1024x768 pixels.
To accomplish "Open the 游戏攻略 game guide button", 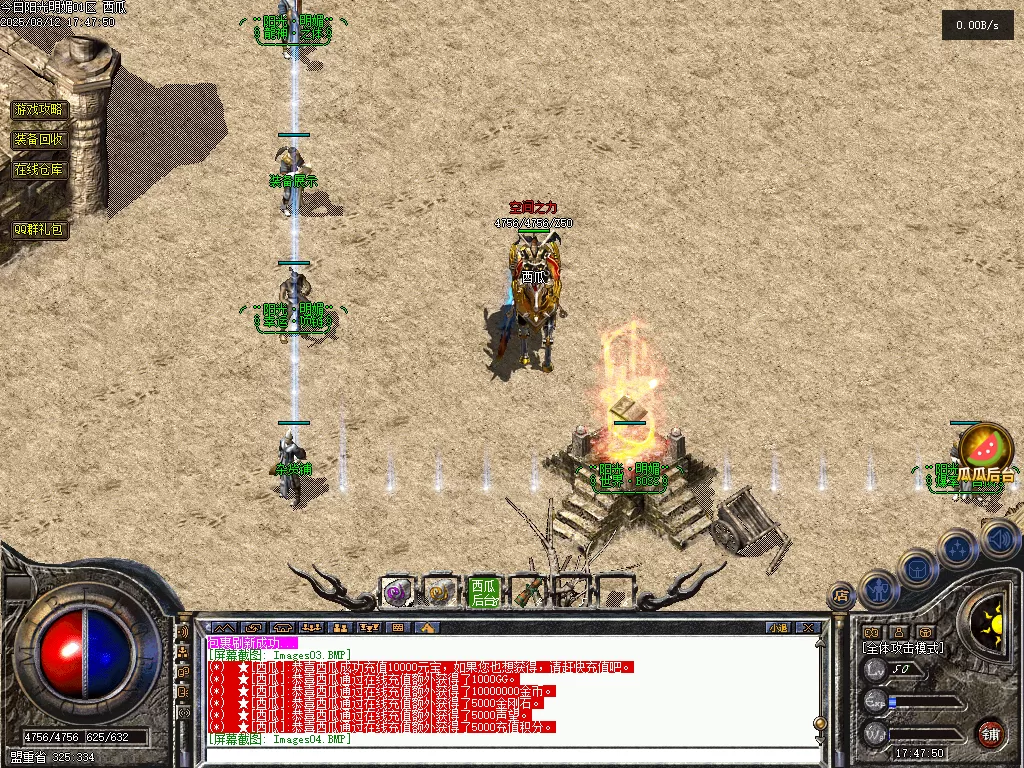I will click(x=40, y=109).
